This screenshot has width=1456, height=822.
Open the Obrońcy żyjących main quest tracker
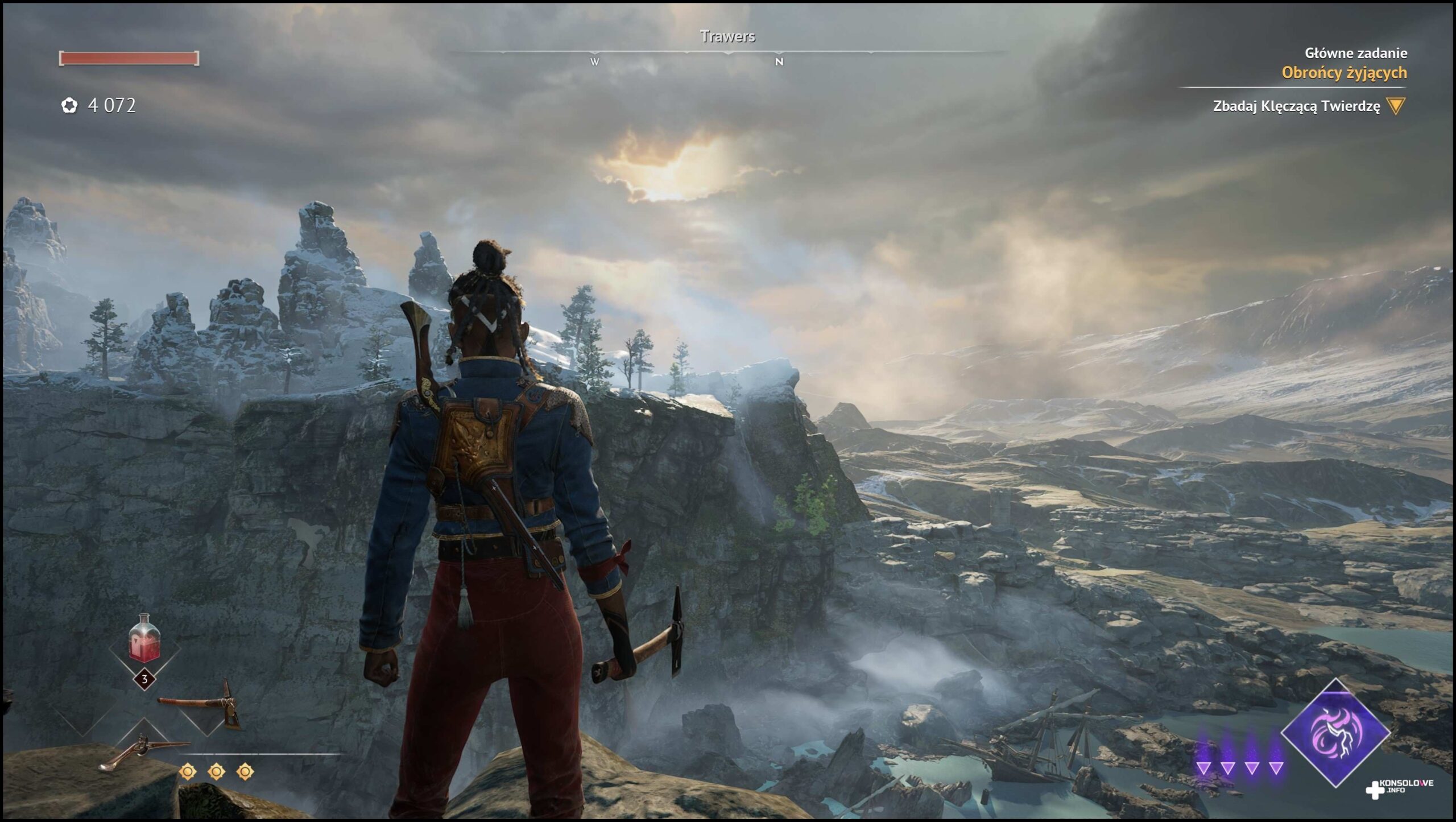pyautogui.click(x=1344, y=73)
